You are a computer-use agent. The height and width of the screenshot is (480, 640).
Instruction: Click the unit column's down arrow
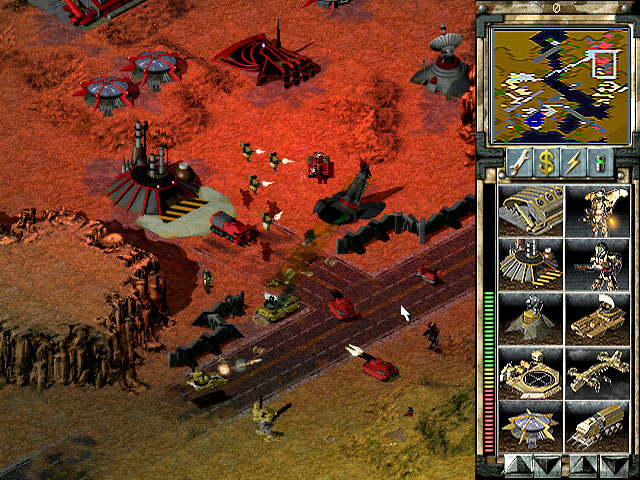609,464
